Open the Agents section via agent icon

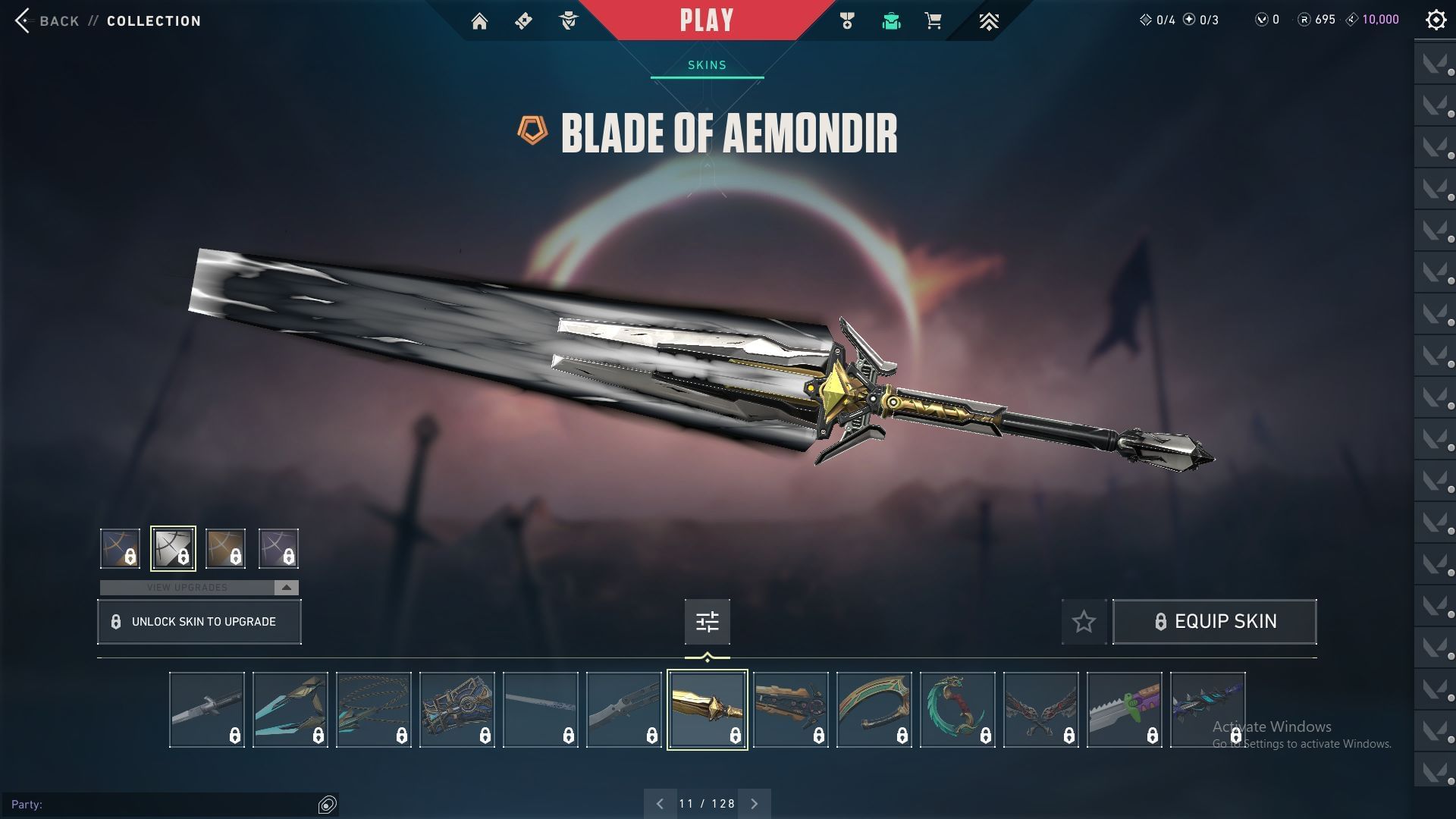point(567,20)
